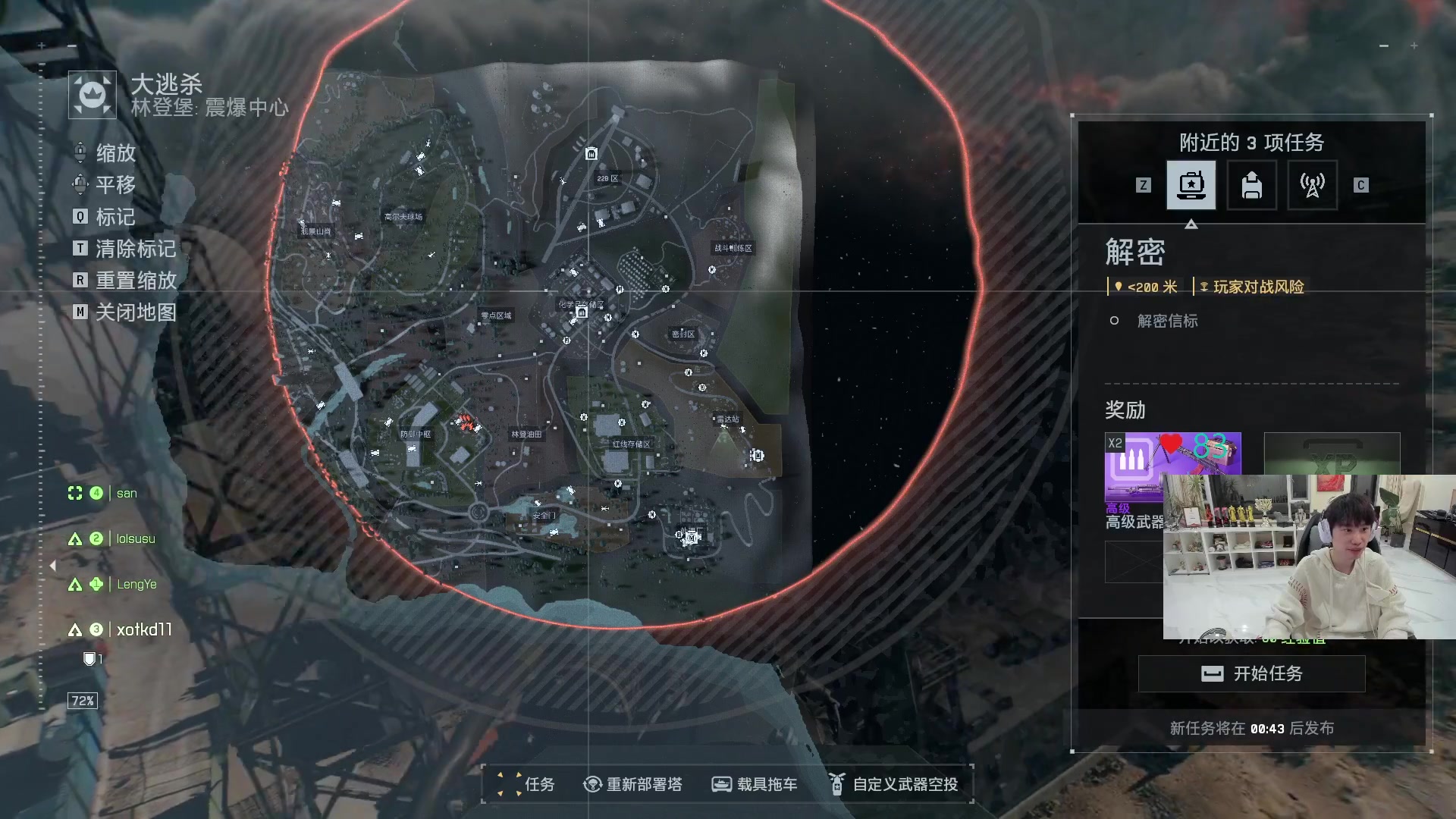Switch to the backpack mission tab
This screenshot has height=819, width=1456.
(x=1251, y=185)
